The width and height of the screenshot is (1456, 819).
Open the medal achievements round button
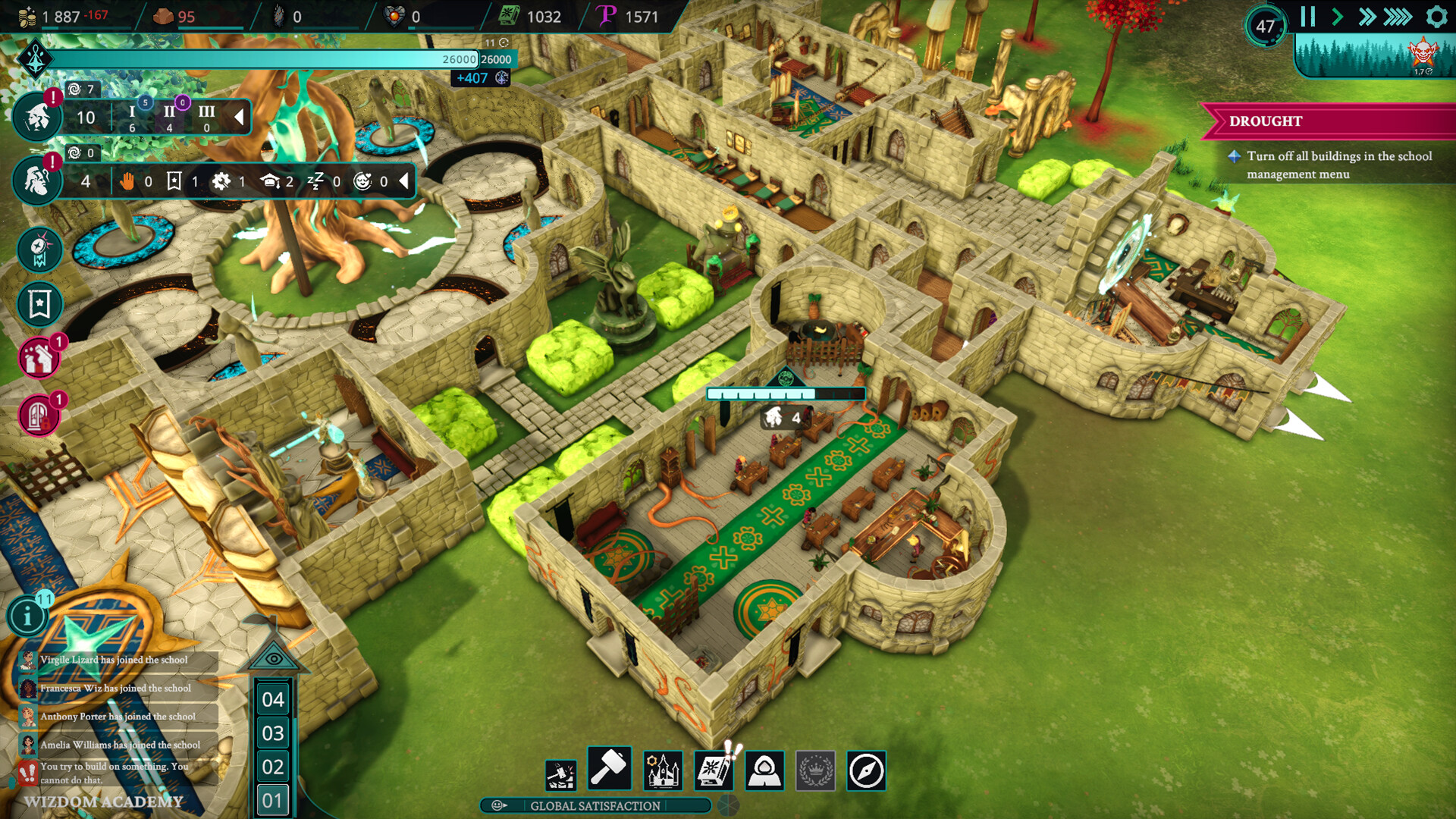click(39, 249)
